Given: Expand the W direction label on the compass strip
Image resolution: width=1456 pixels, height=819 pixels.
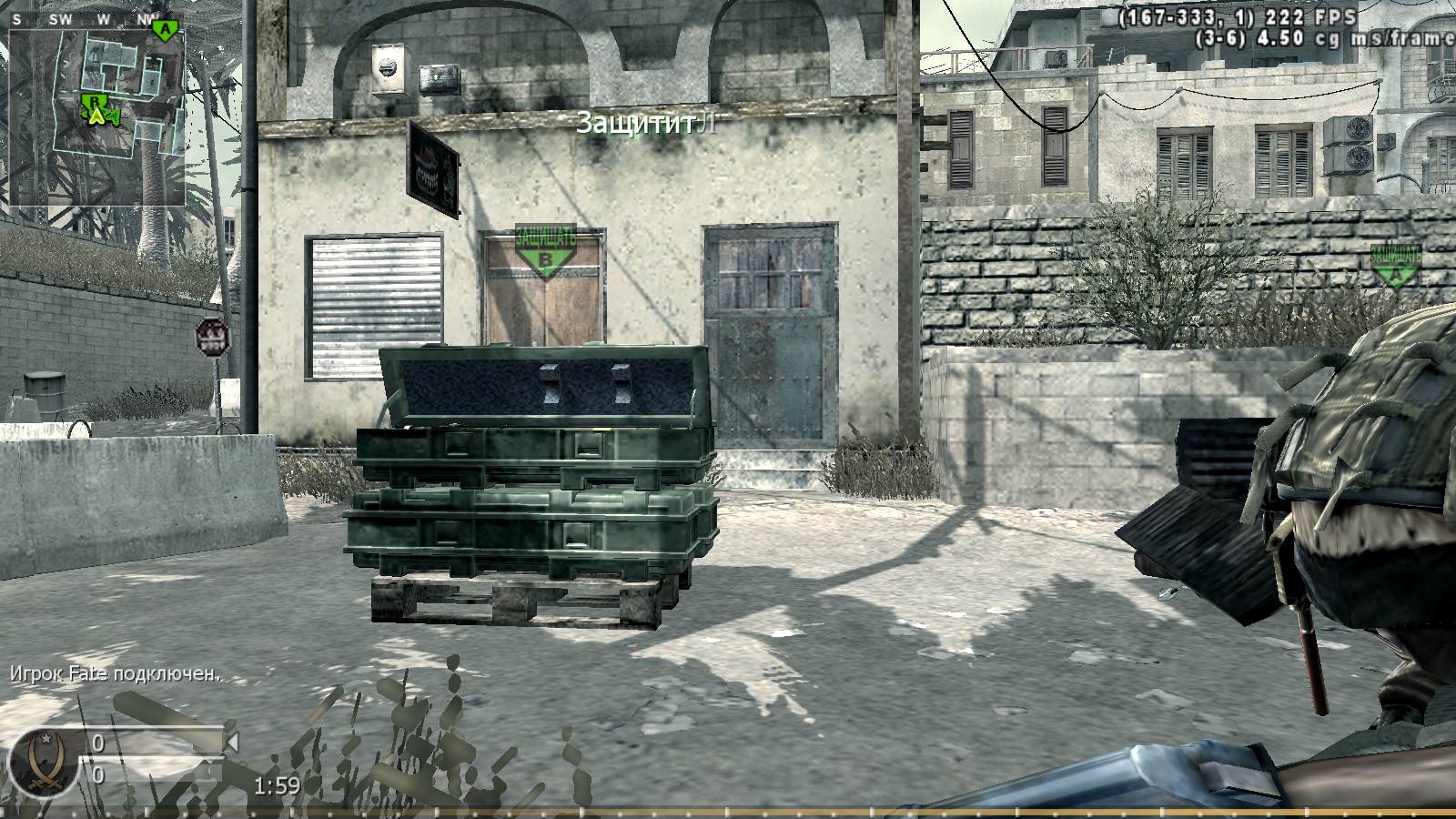Looking at the screenshot, I should 104,17.
